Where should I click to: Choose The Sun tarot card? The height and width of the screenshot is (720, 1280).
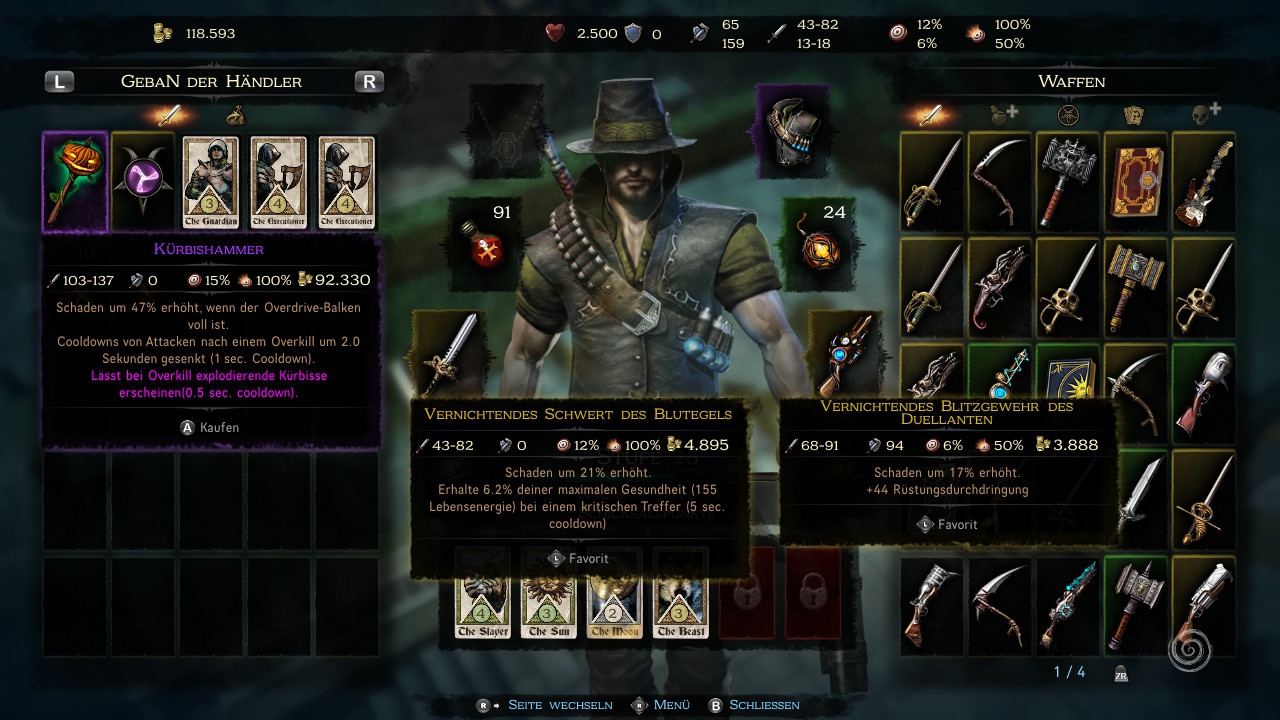click(548, 594)
